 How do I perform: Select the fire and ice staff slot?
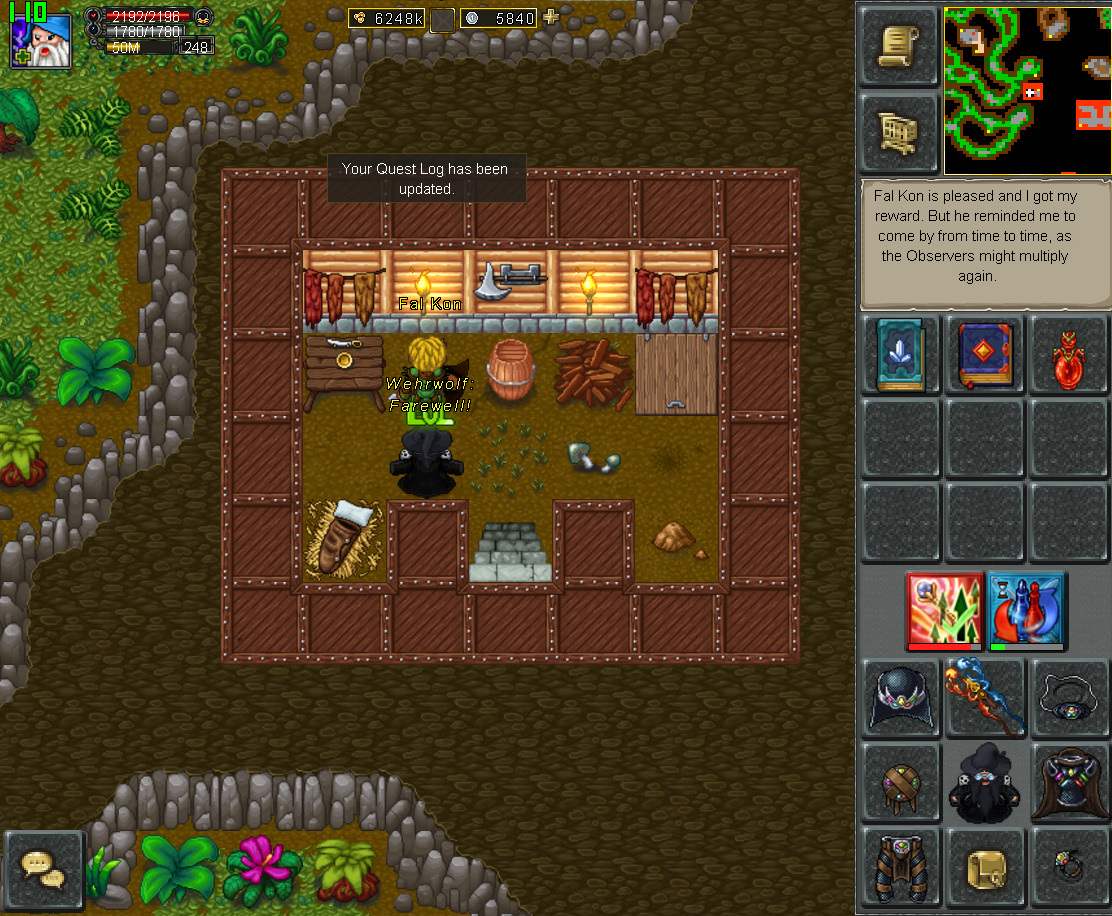(x=985, y=697)
